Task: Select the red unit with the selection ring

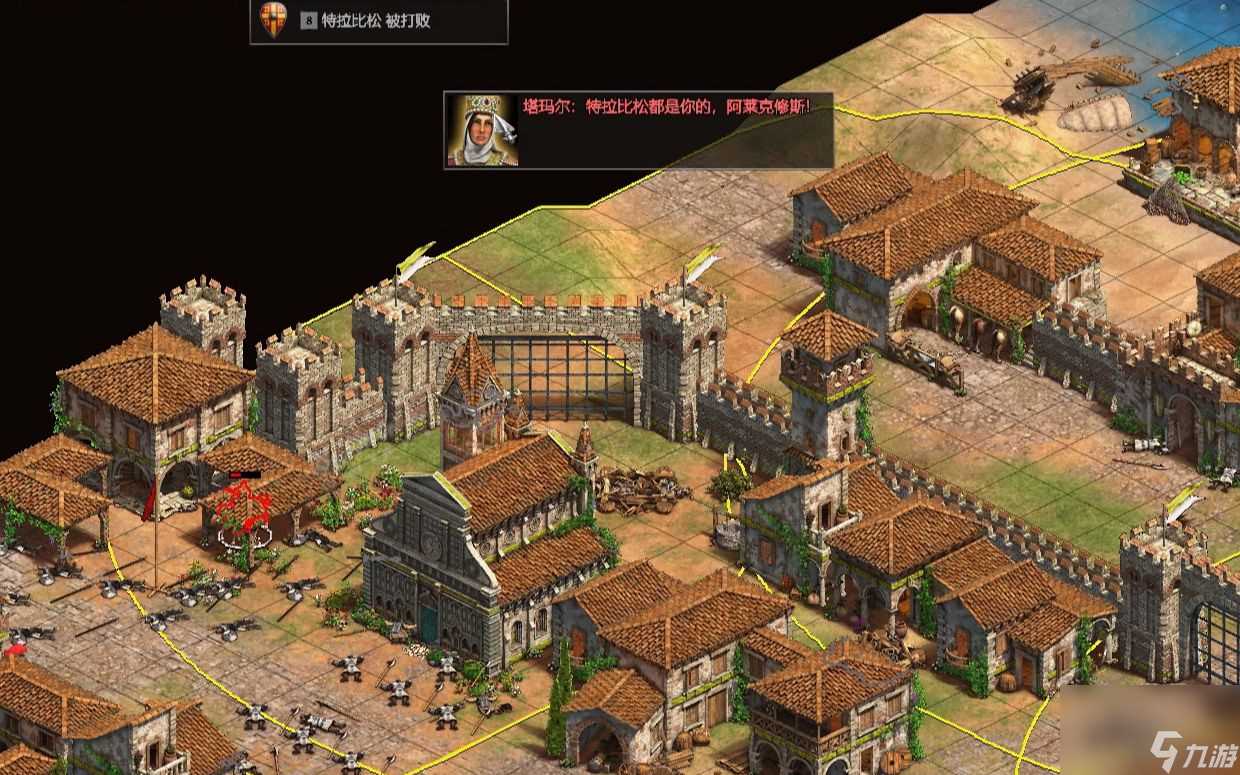Action: (244, 512)
